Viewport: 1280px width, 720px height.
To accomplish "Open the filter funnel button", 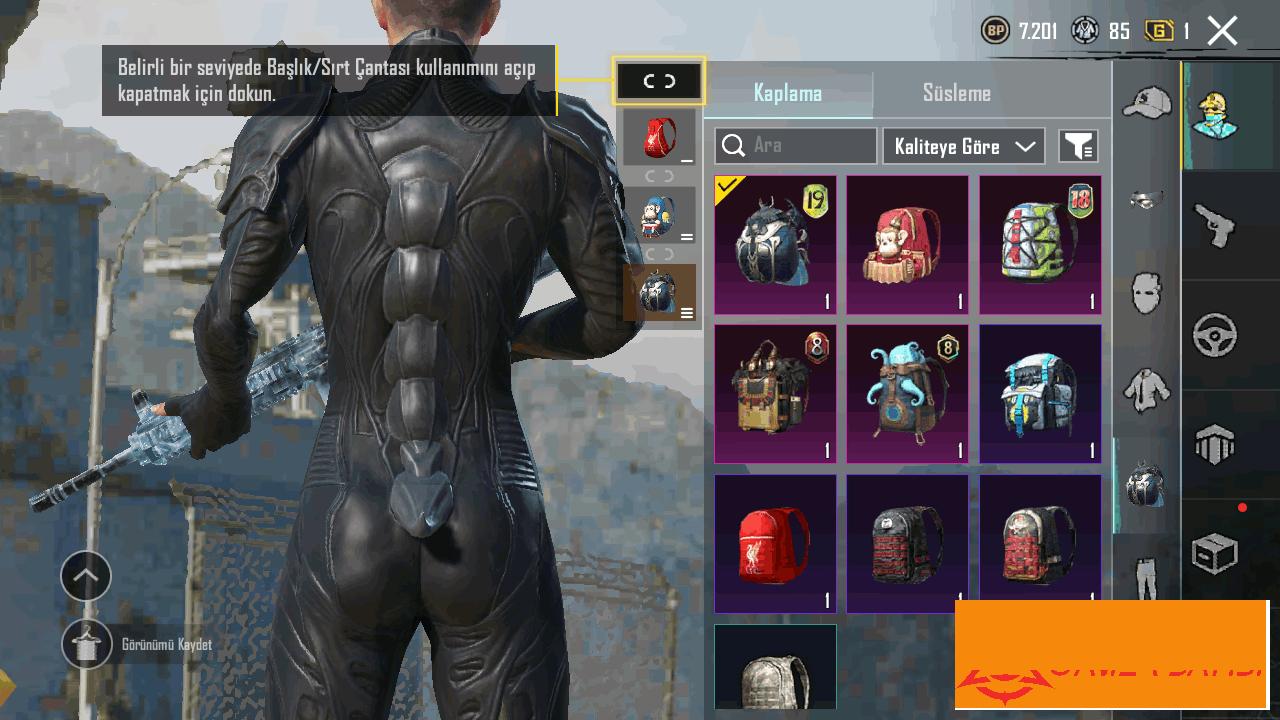I will (1078, 146).
